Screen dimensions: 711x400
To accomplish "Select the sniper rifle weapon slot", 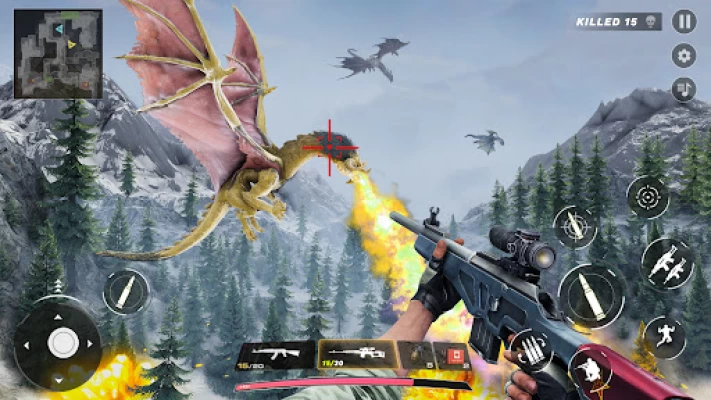I will [x=356, y=355].
